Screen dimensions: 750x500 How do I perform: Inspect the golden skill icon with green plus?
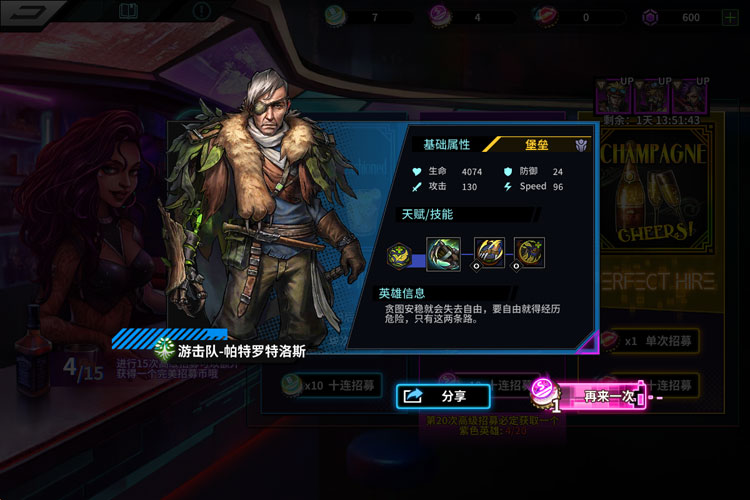click(x=530, y=253)
